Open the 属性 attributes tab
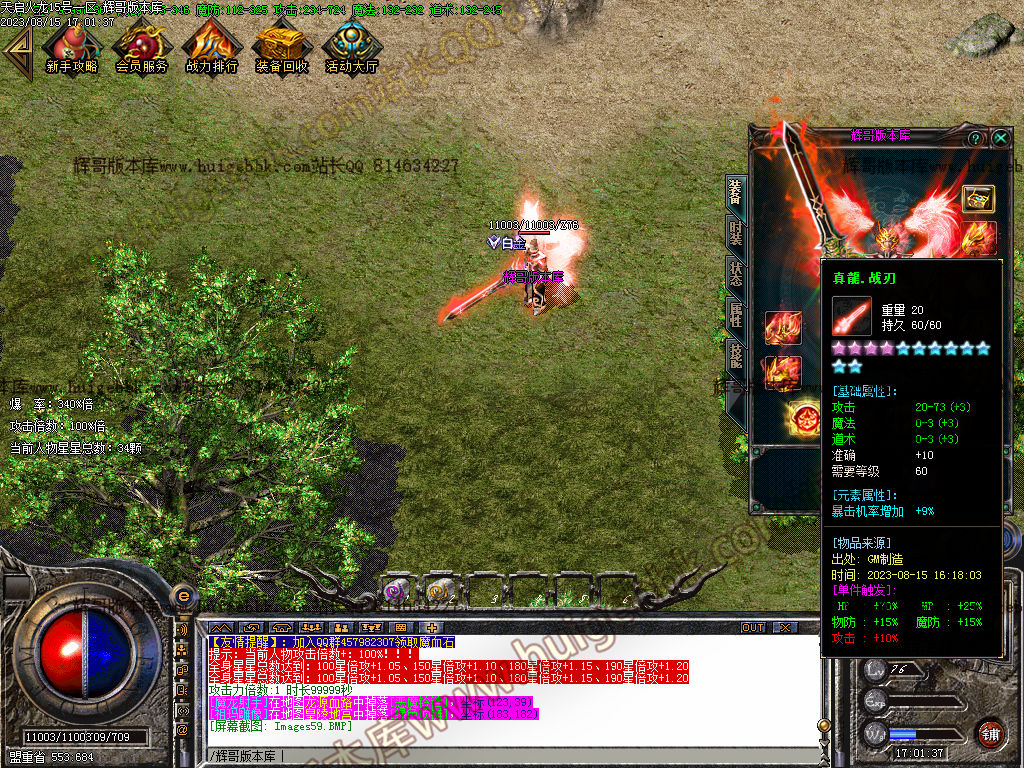Image resolution: width=1024 pixels, height=768 pixels. coord(736,316)
